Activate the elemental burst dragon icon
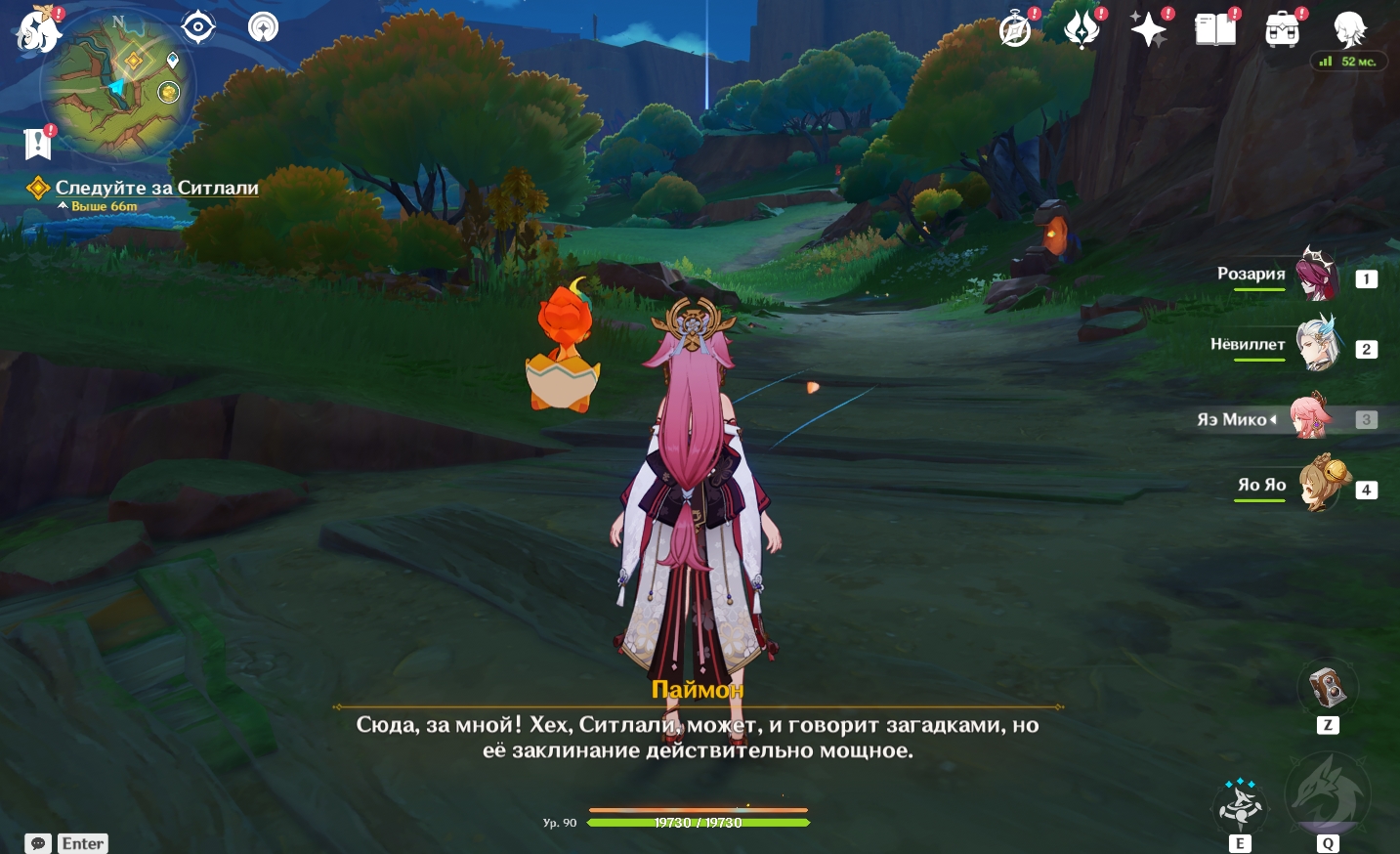Screen dimensions: 1400x854 click(1328, 794)
